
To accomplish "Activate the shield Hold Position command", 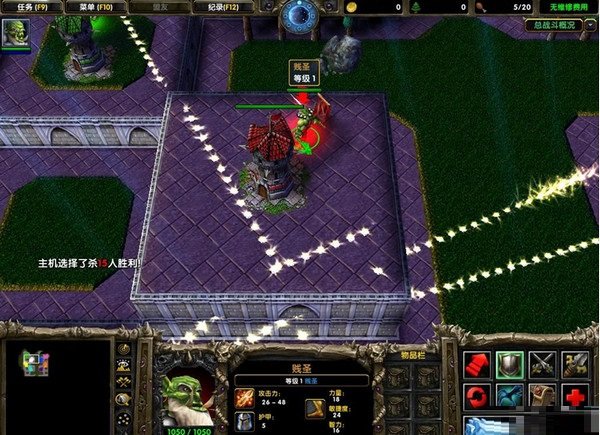I will 511,366.
